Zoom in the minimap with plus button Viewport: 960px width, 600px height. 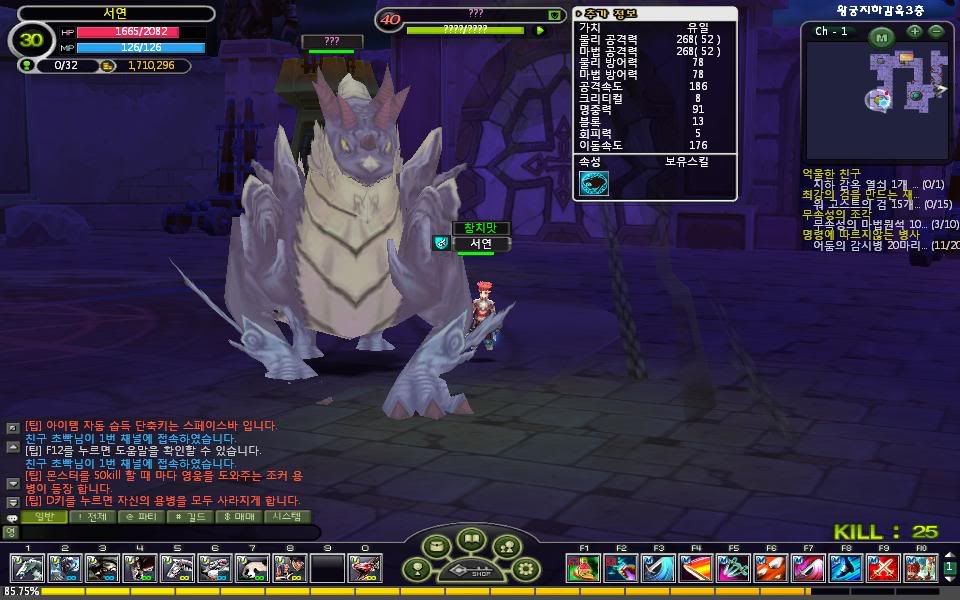pyautogui.click(x=914, y=32)
